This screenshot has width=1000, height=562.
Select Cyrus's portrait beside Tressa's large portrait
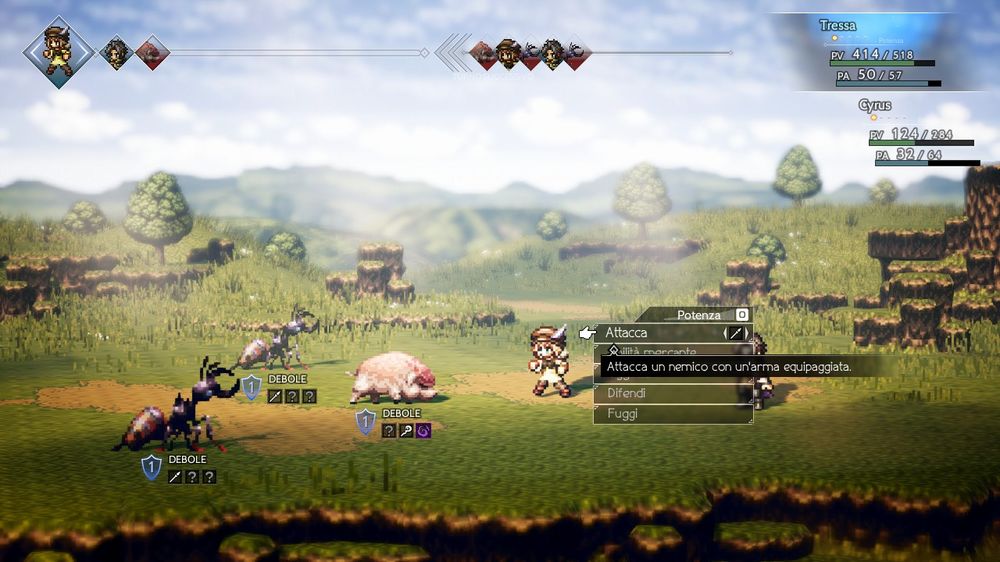coord(116,52)
